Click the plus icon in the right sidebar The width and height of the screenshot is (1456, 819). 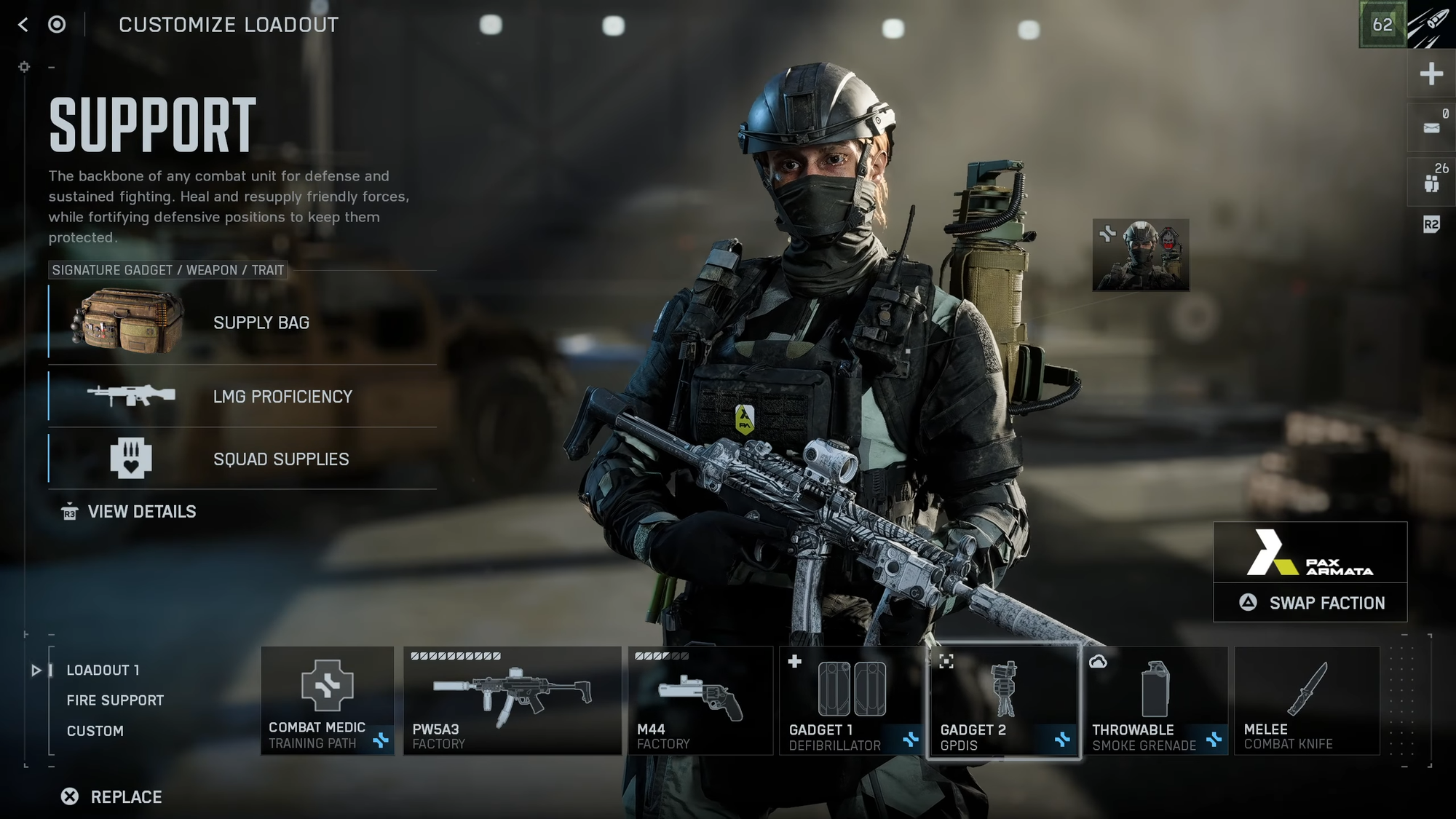point(1431,74)
